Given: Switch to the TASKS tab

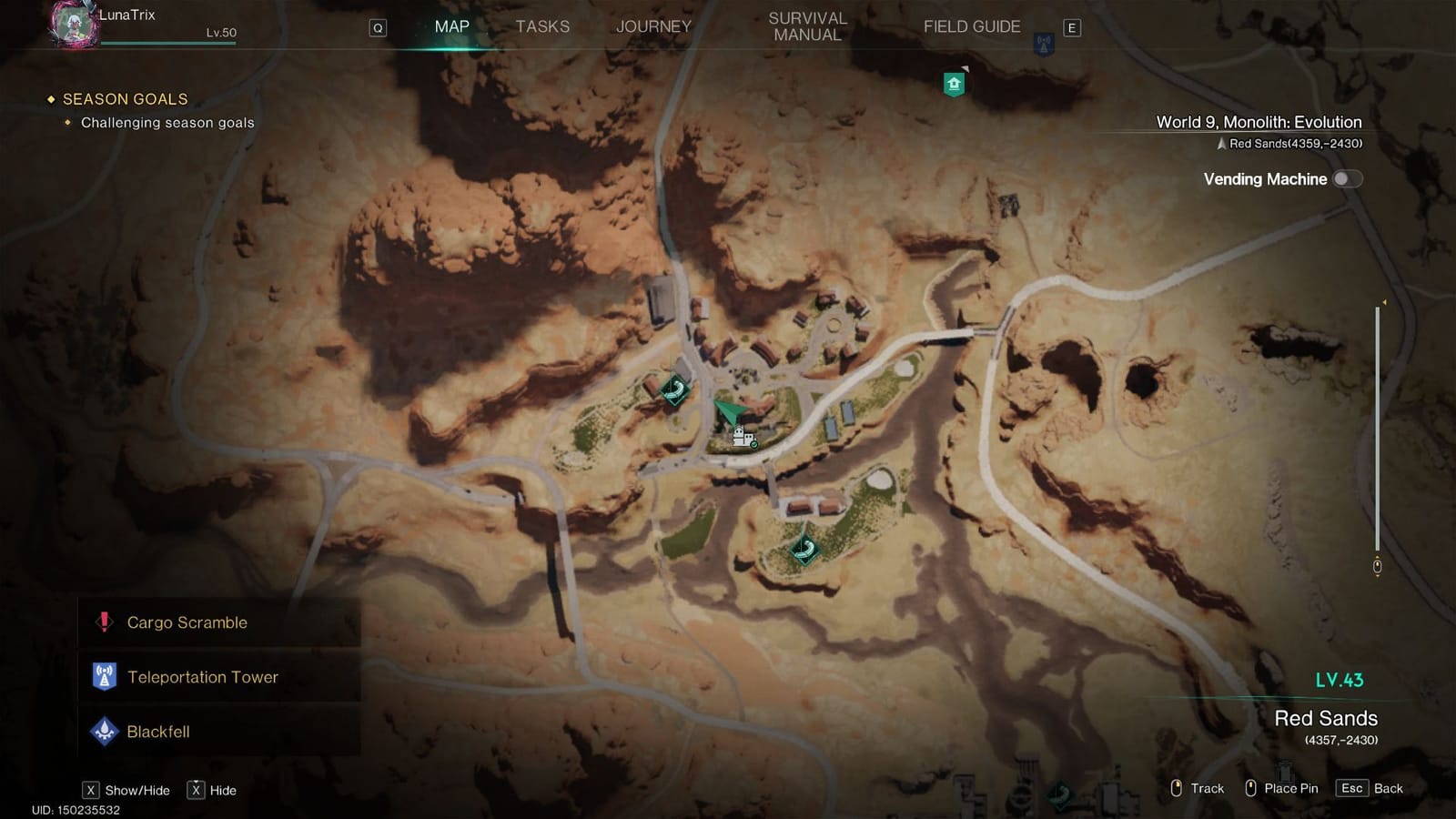Looking at the screenshot, I should pyautogui.click(x=543, y=26).
